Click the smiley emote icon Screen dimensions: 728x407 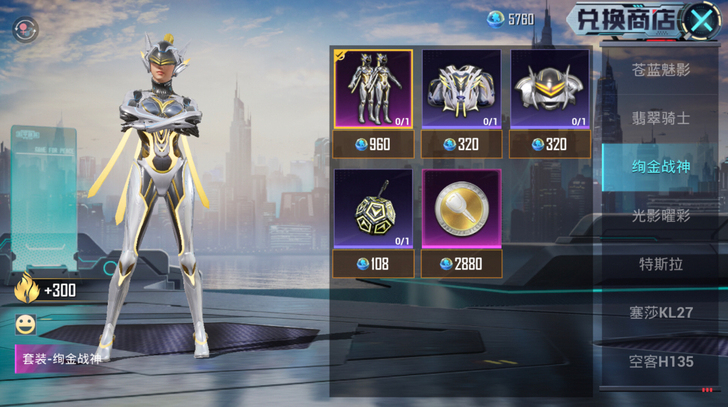point(25,324)
